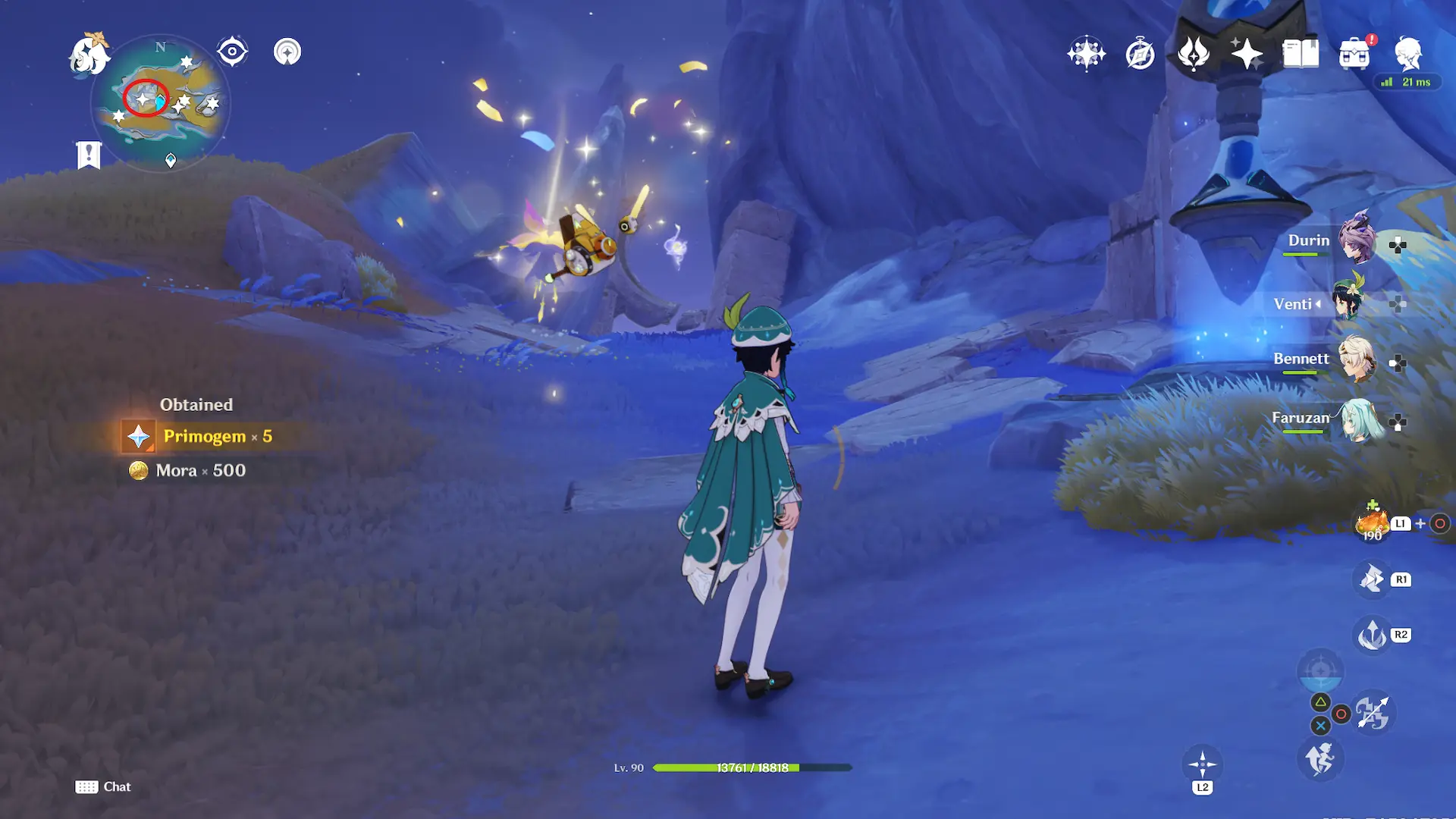Open the Wish four-point star icon

(1247, 54)
